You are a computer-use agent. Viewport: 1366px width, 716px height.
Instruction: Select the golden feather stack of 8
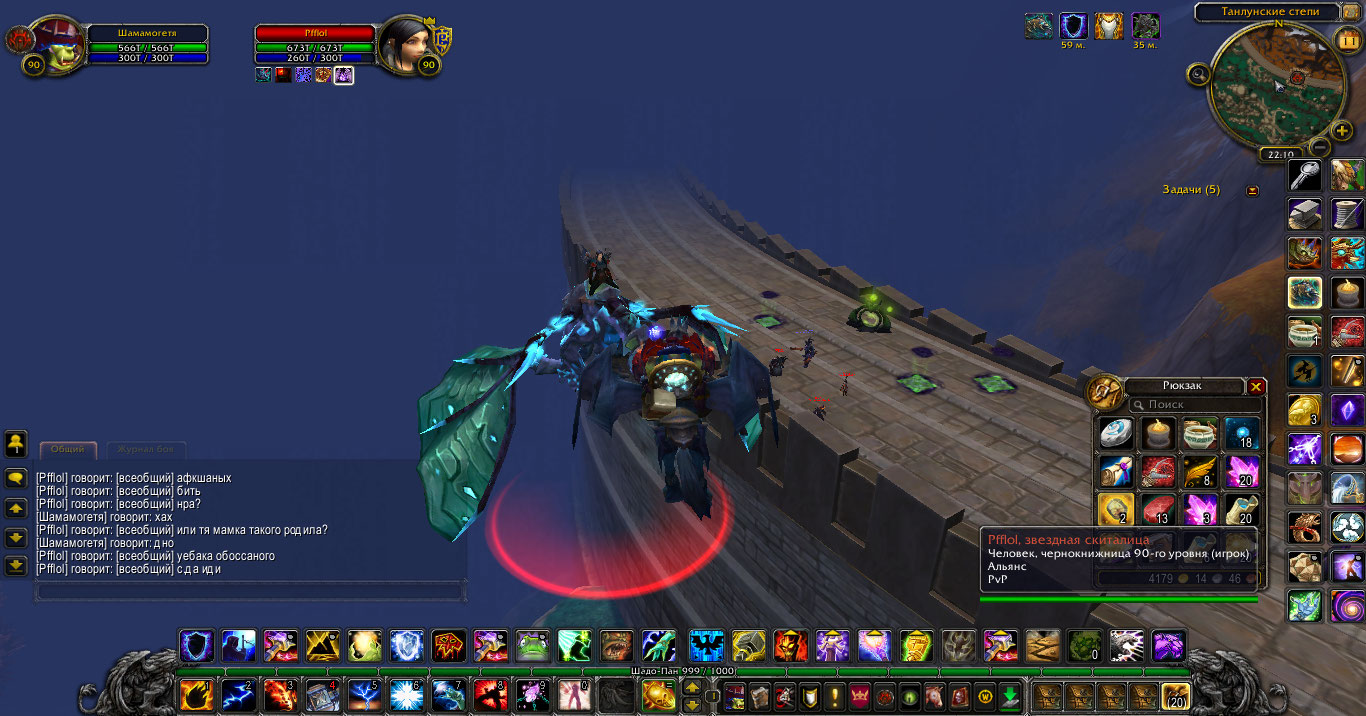click(x=1199, y=471)
